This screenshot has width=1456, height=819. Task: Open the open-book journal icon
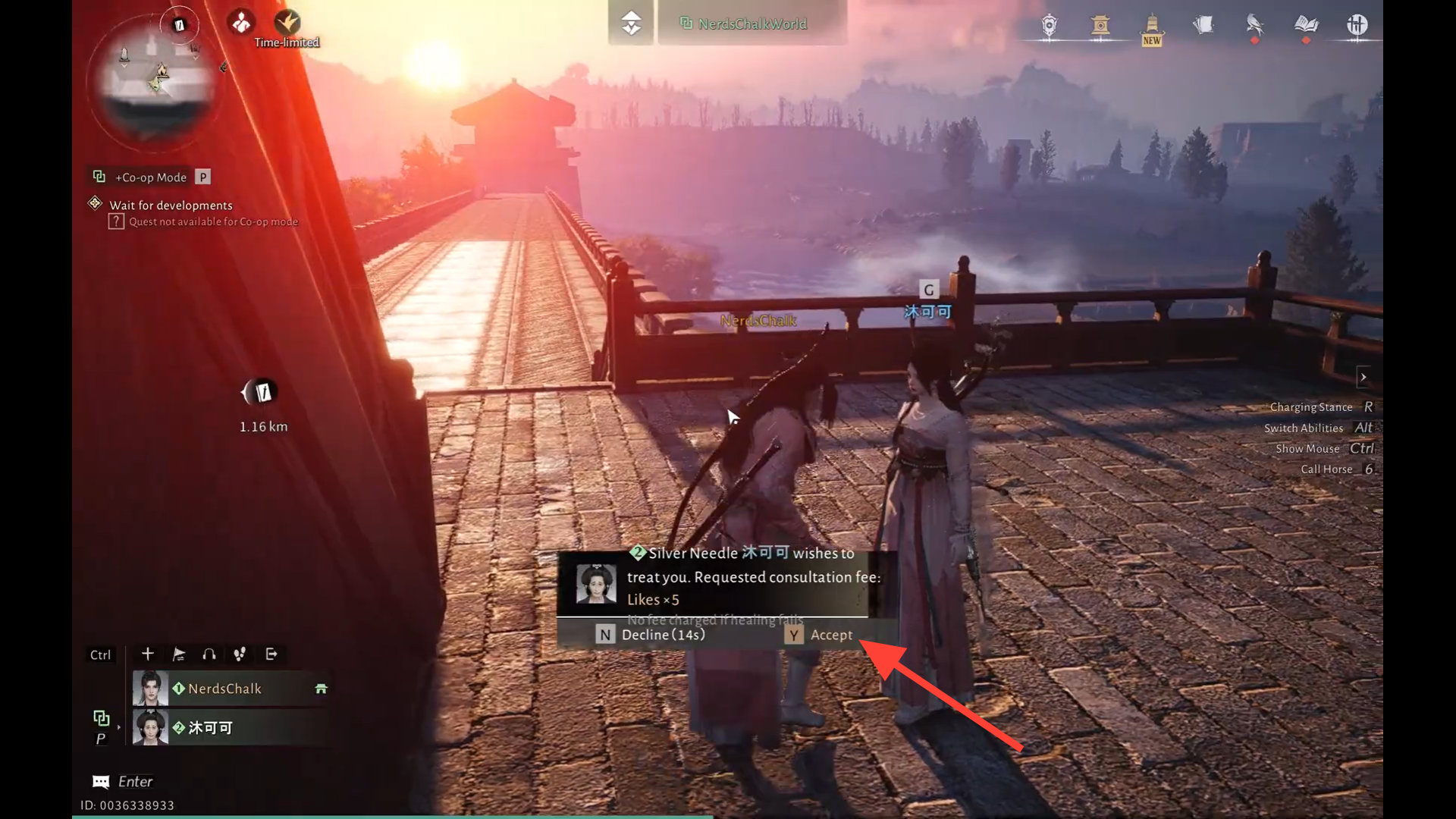[1306, 26]
